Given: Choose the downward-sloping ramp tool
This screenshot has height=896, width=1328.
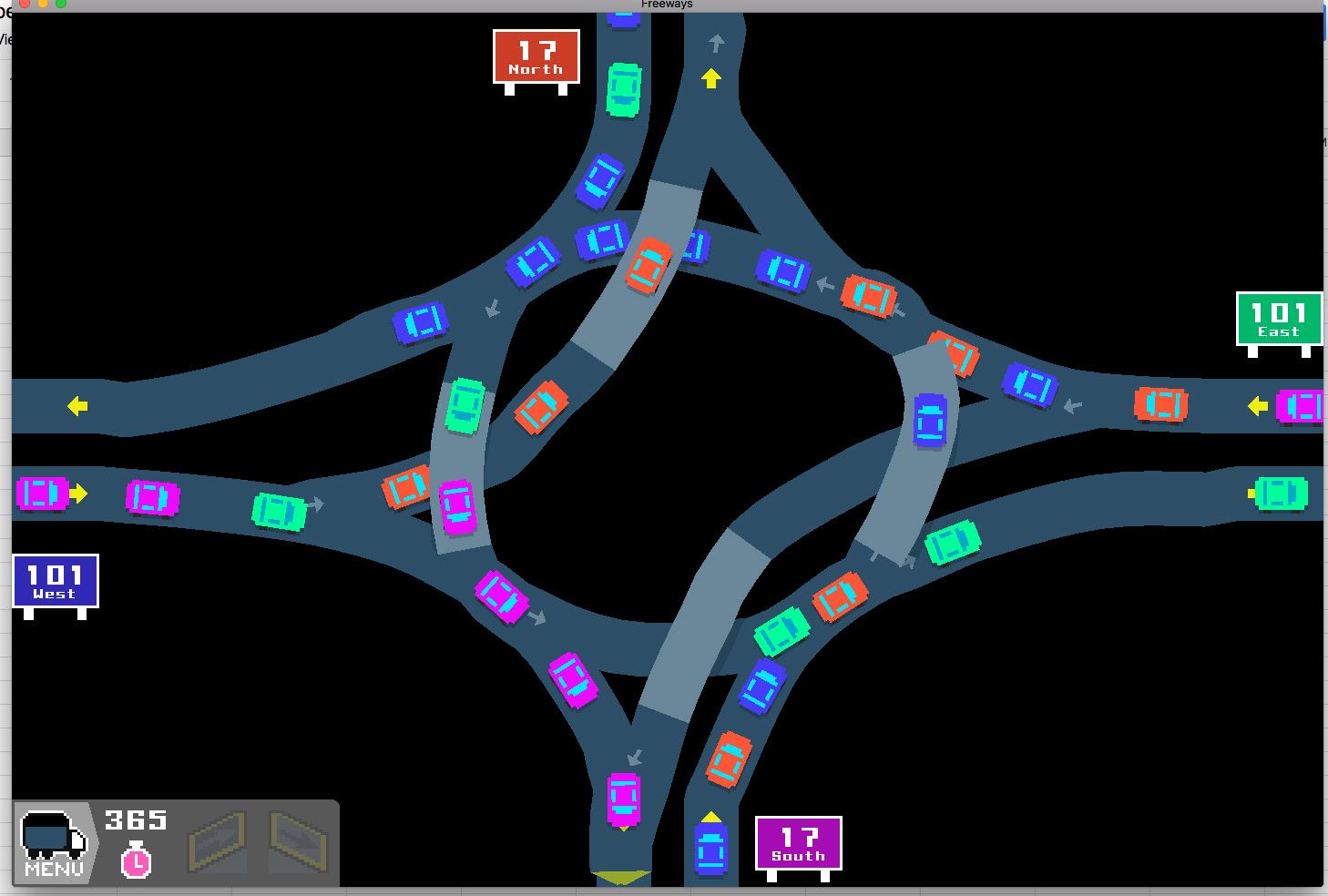Looking at the screenshot, I should (300, 841).
